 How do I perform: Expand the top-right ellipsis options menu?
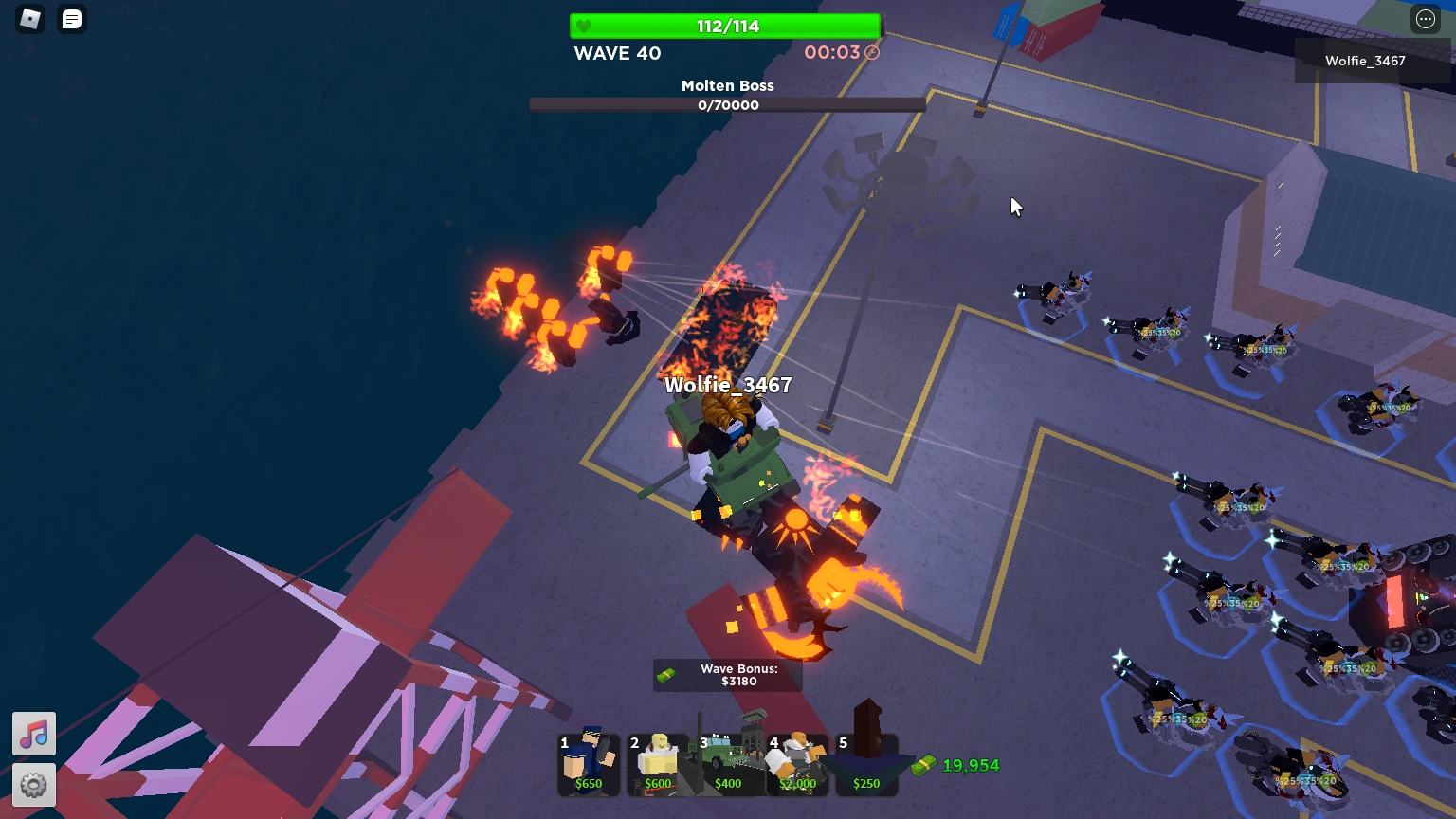(1425, 19)
